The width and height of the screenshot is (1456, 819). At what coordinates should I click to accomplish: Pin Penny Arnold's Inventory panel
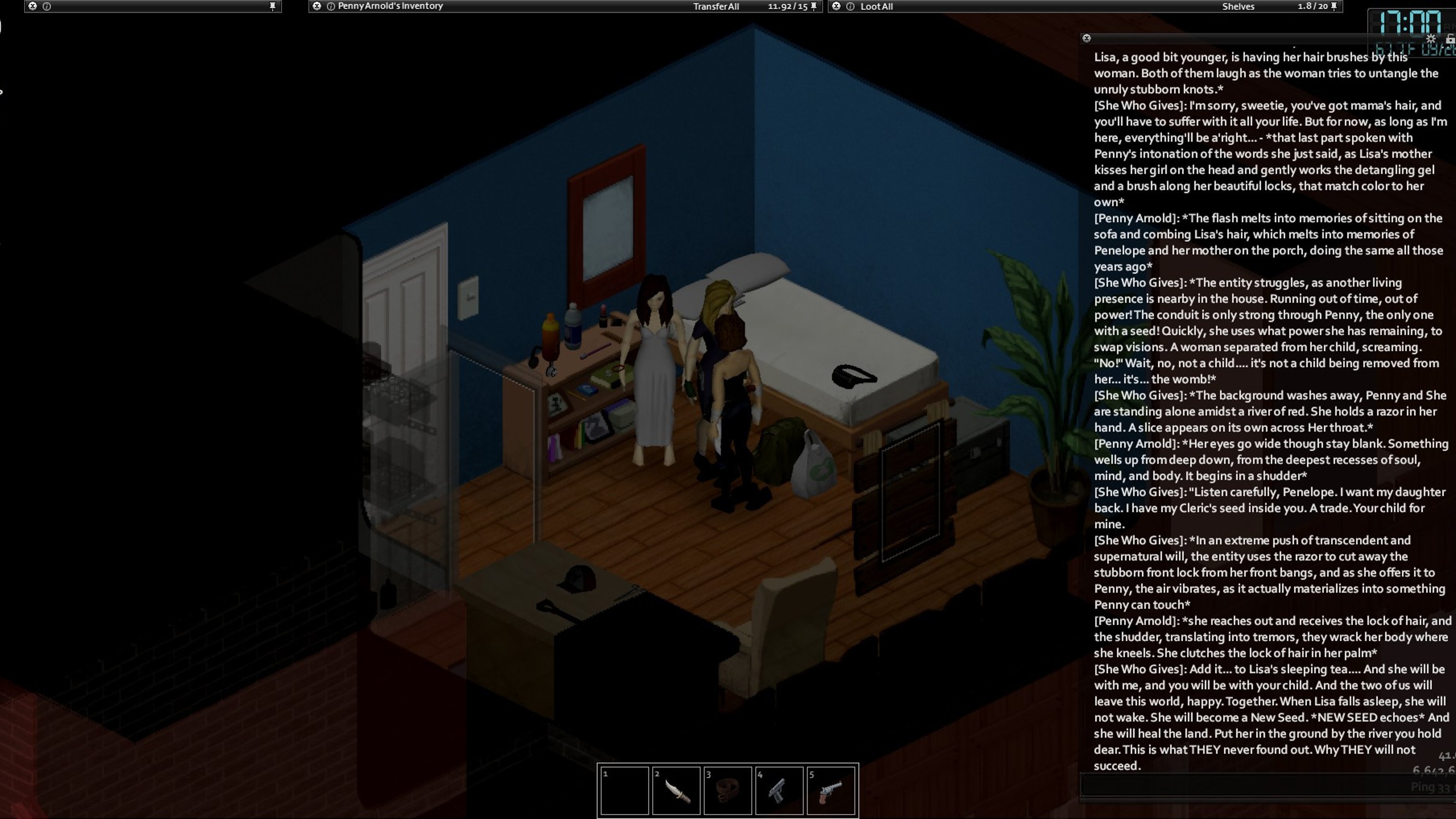(814, 6)
